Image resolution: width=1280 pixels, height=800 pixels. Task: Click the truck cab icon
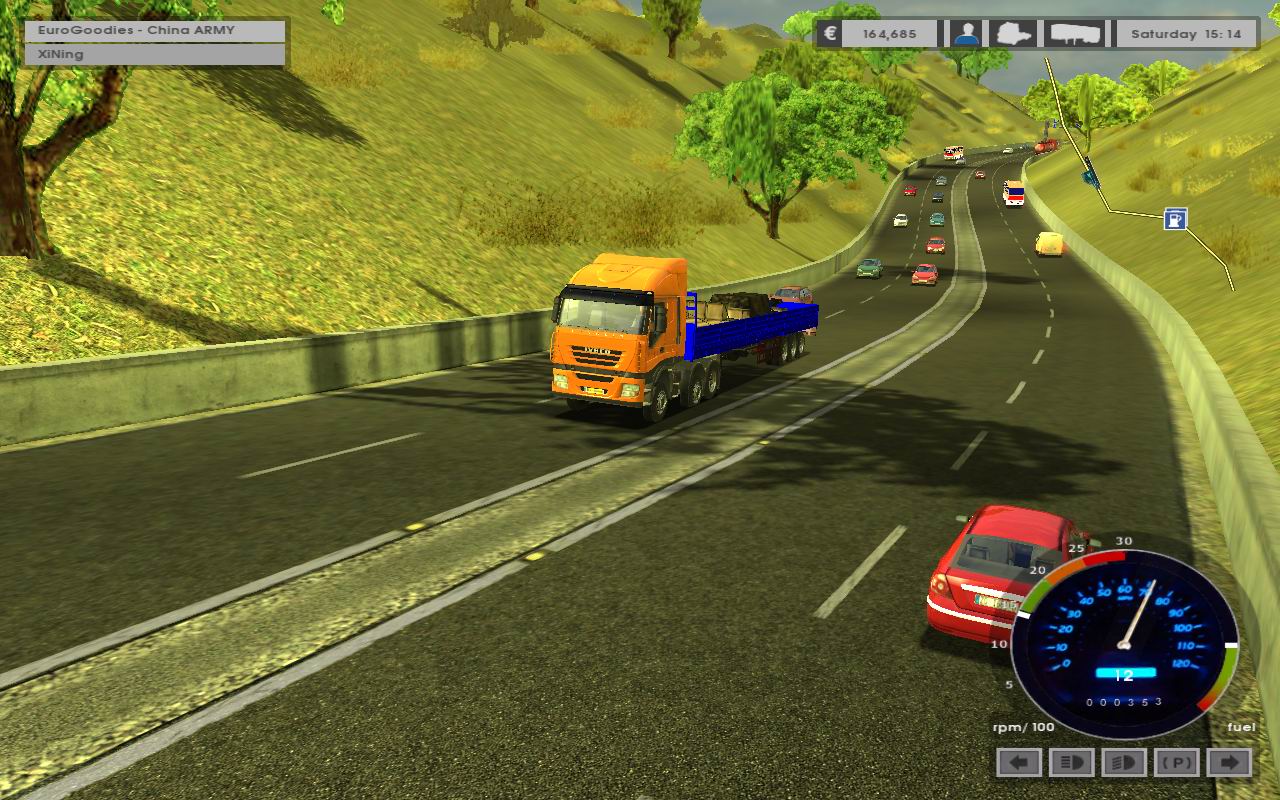tap(1016, 34)
